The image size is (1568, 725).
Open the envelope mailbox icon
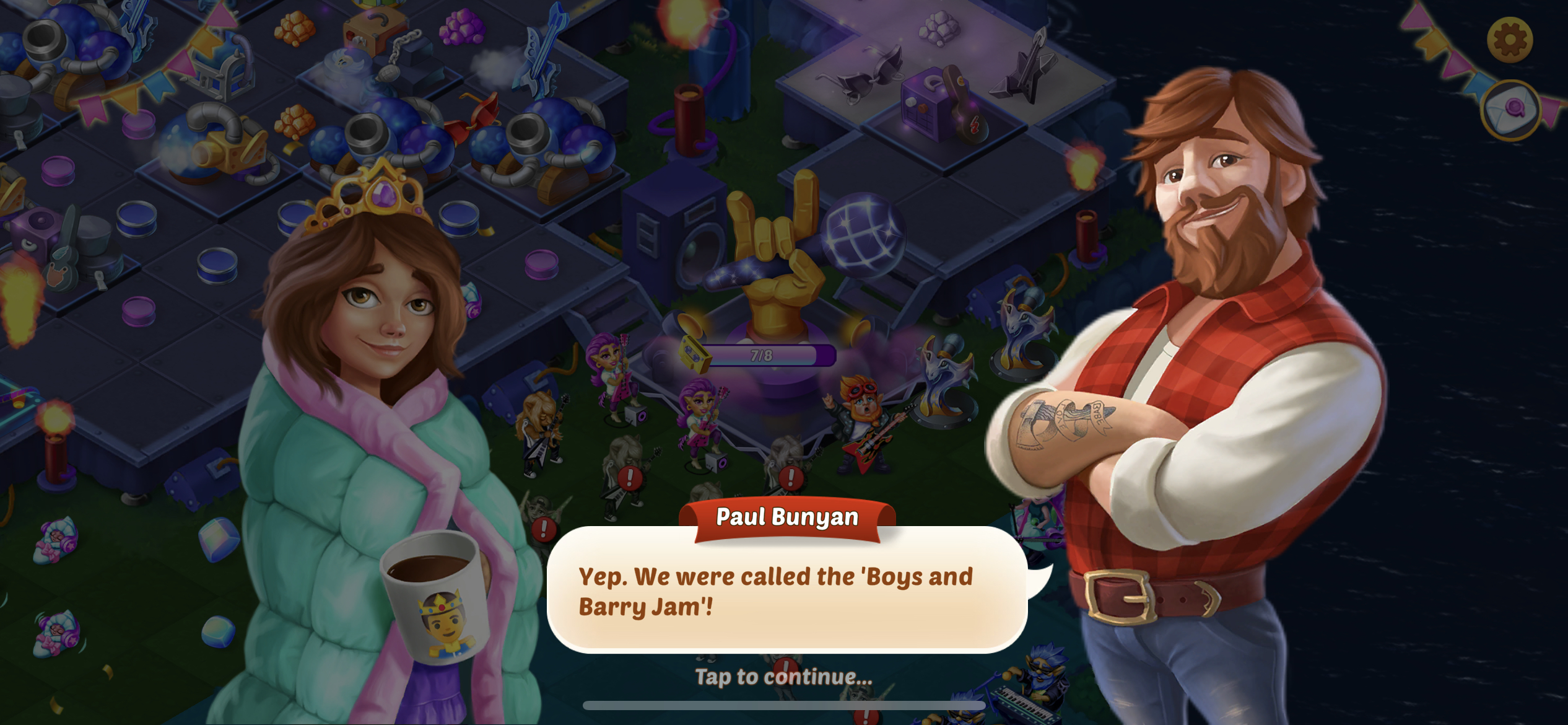[x=1510, y=110]
